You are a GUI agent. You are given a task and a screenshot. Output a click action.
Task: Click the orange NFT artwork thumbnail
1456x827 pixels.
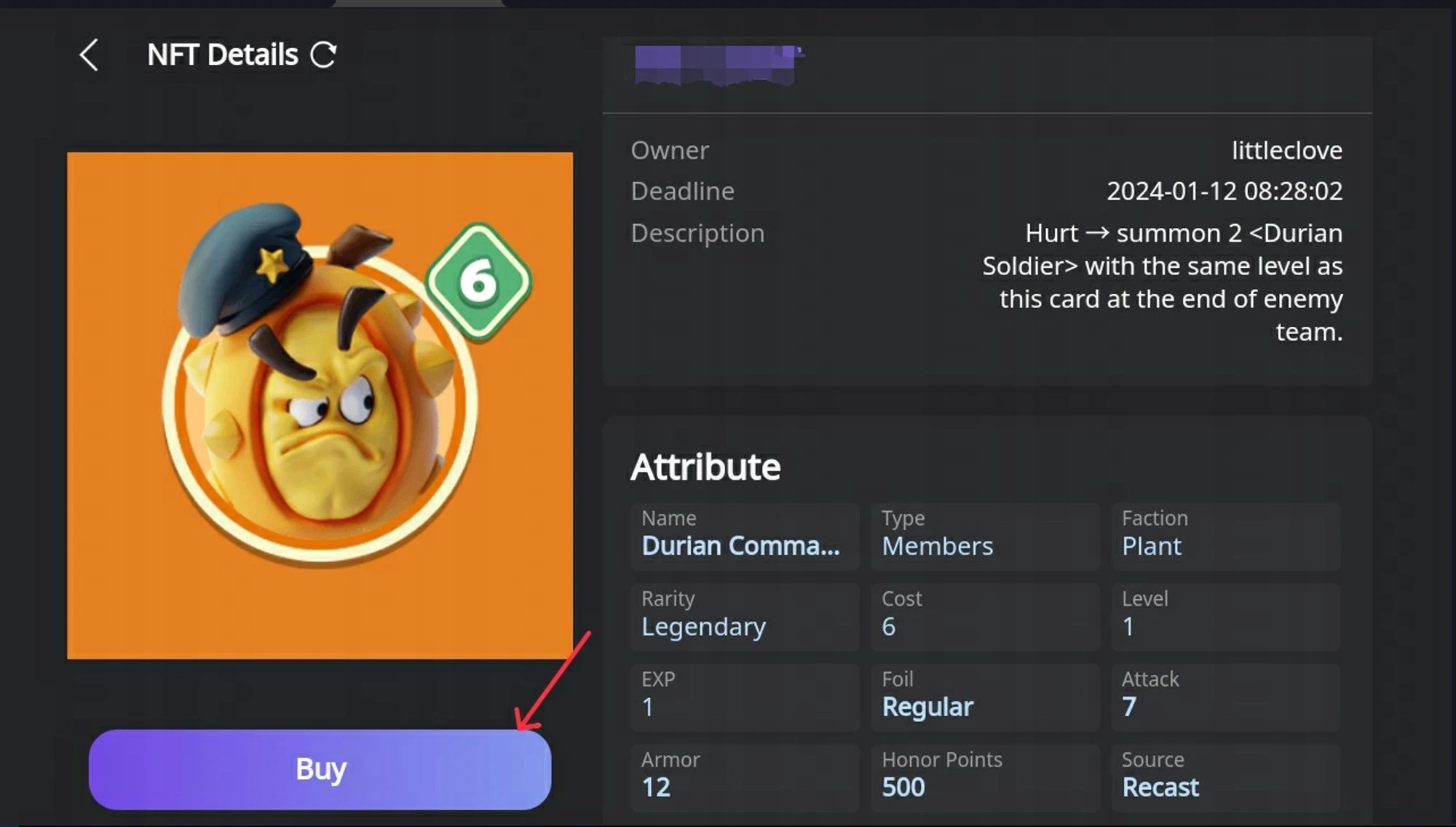pyautogui.click(x=320, y=404)
